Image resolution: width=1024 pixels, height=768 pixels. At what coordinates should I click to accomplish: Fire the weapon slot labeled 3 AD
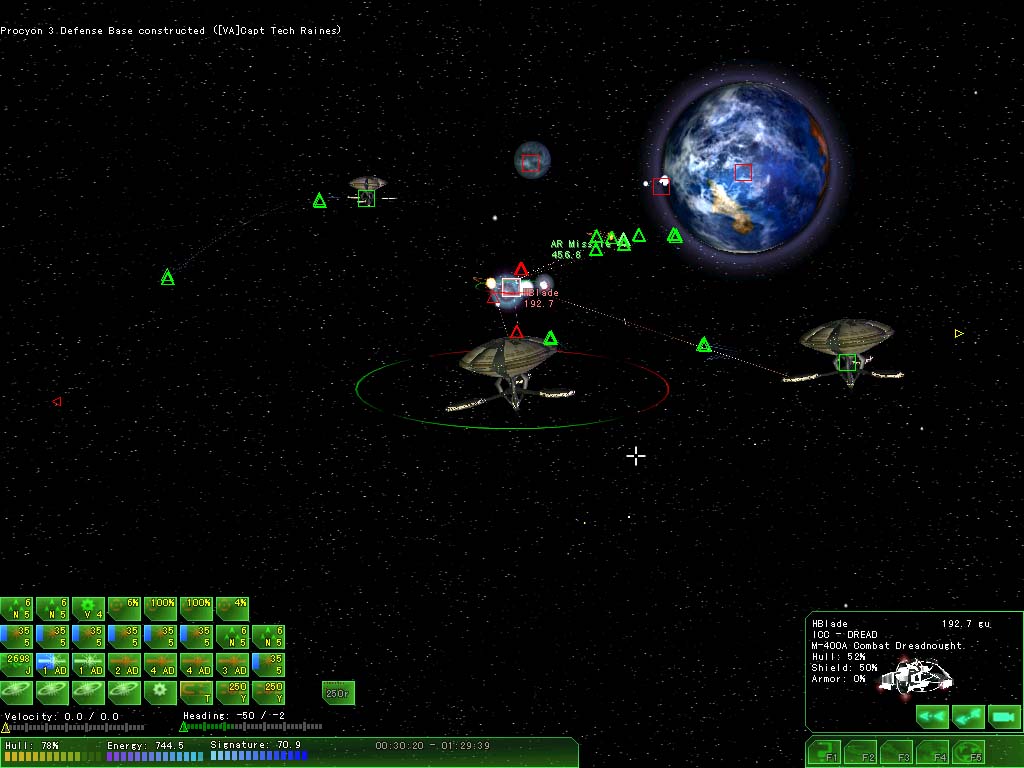232,664
